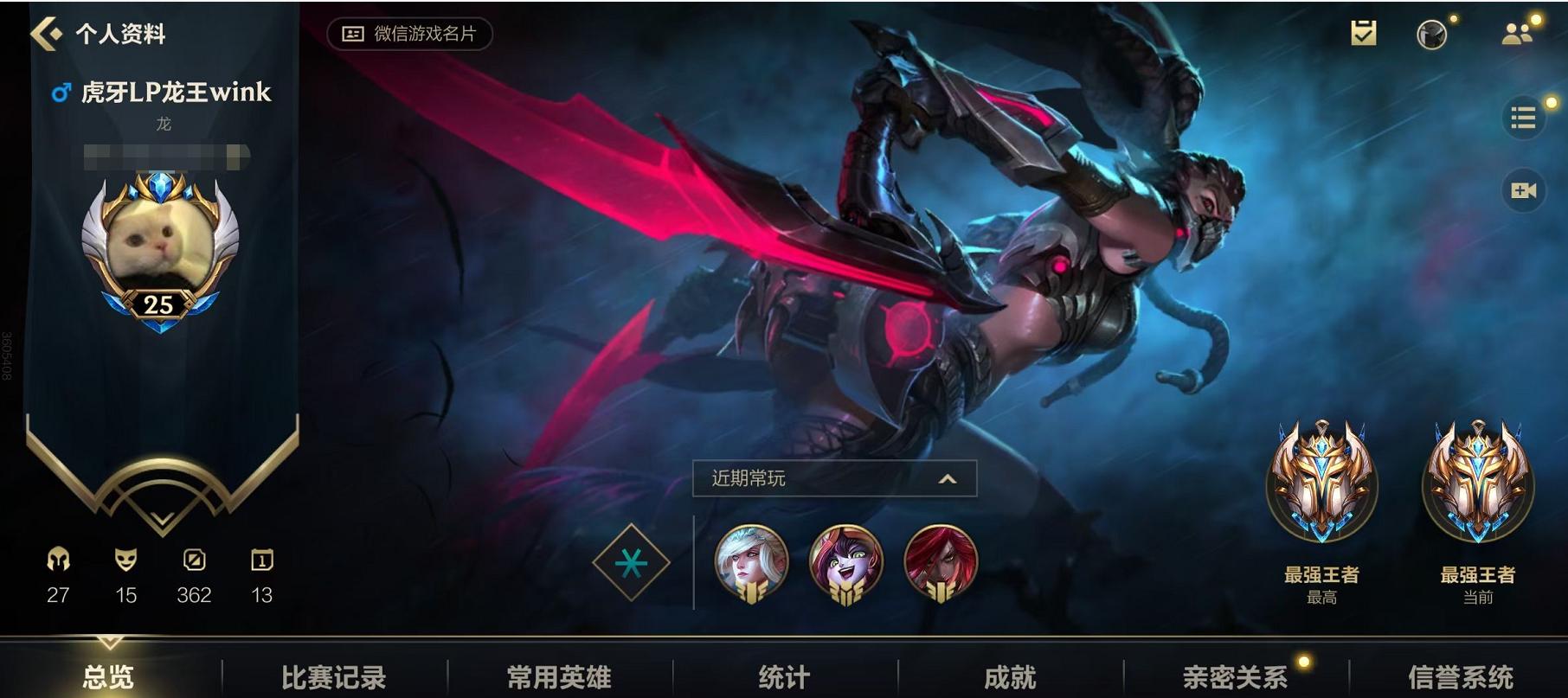Click the 微信游戏名片 button
Screen dimensions: 1568x698
pyautogui.click(x=408, y=33)
